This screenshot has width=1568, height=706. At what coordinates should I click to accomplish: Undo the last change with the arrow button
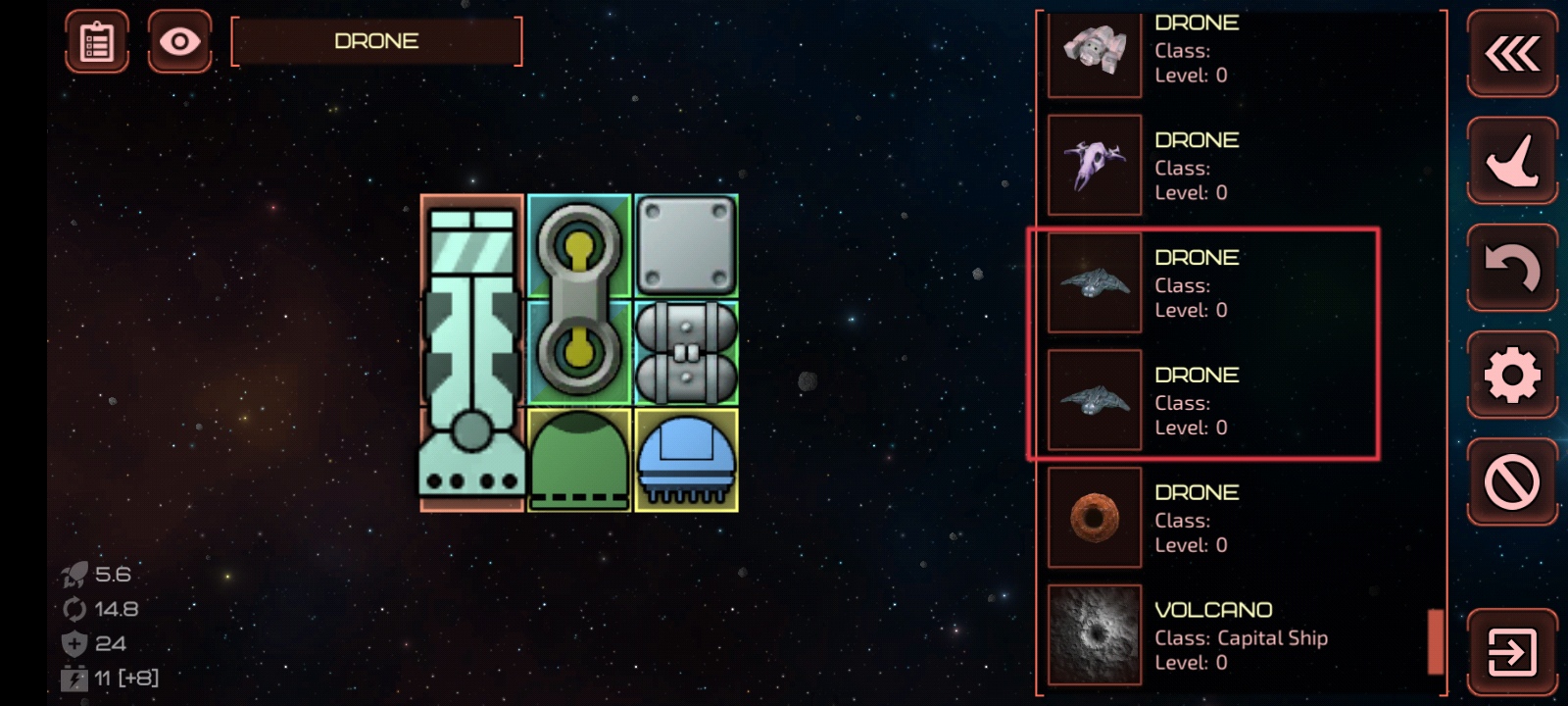[1512, 268]
